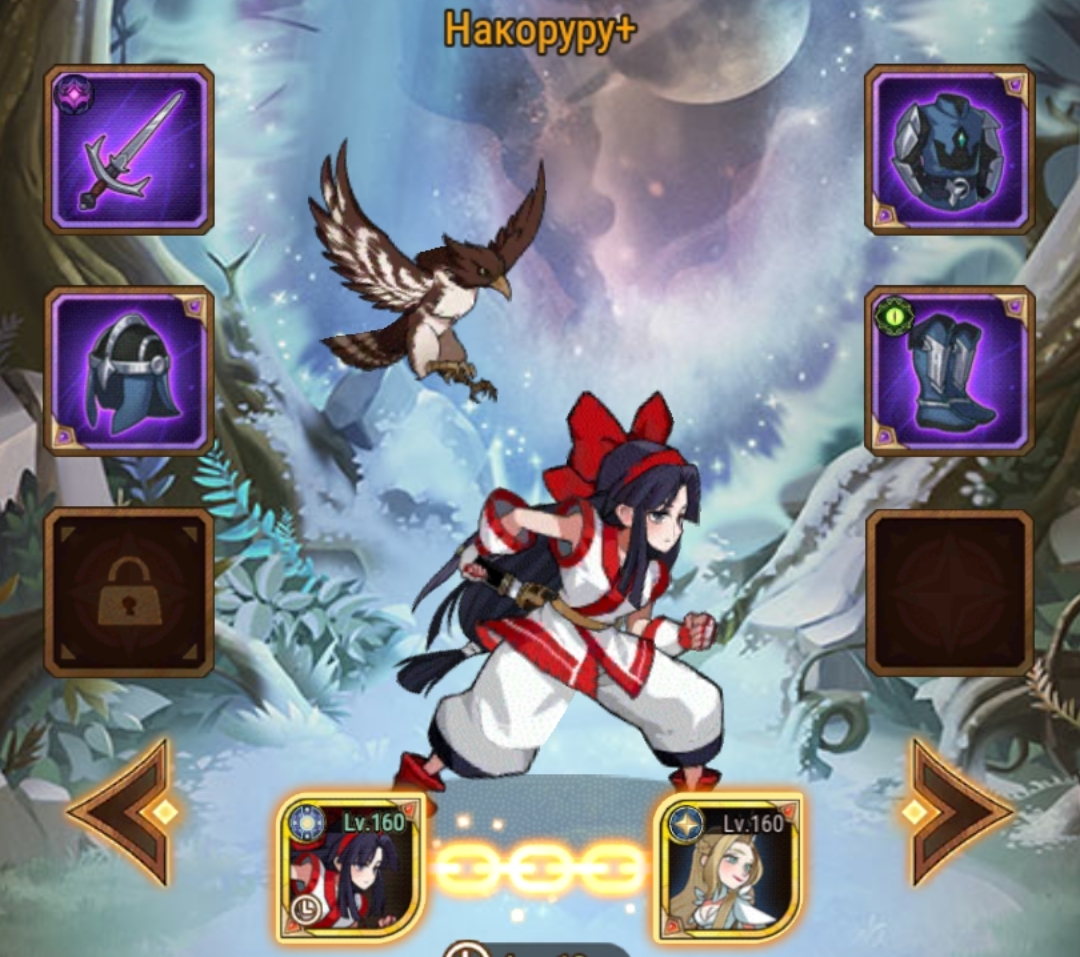The height and width of the screenshot is (957, 1080).
Task: Inspect the chest armor slot
Action: [949, 149]
